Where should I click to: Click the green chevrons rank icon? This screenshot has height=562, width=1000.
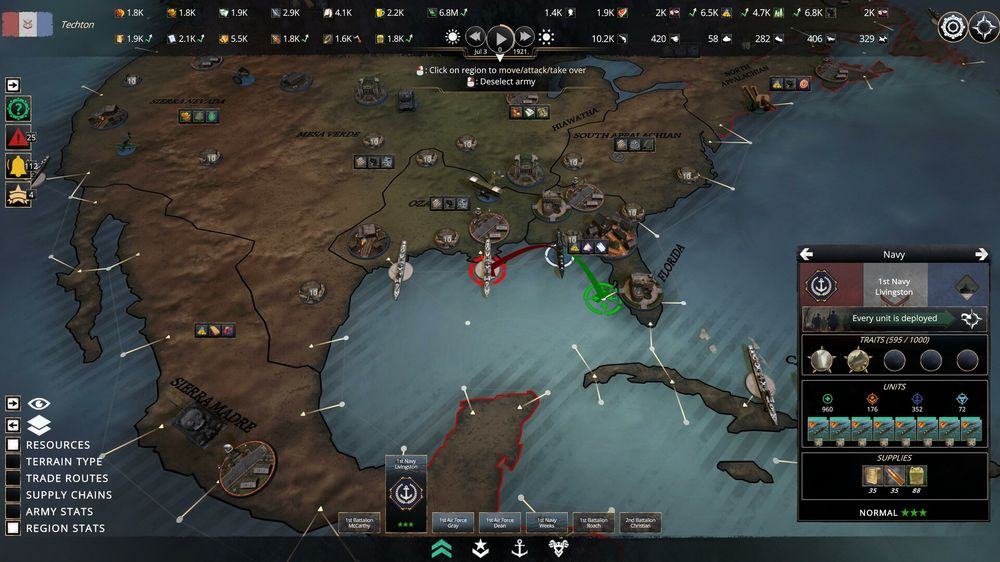442,547
